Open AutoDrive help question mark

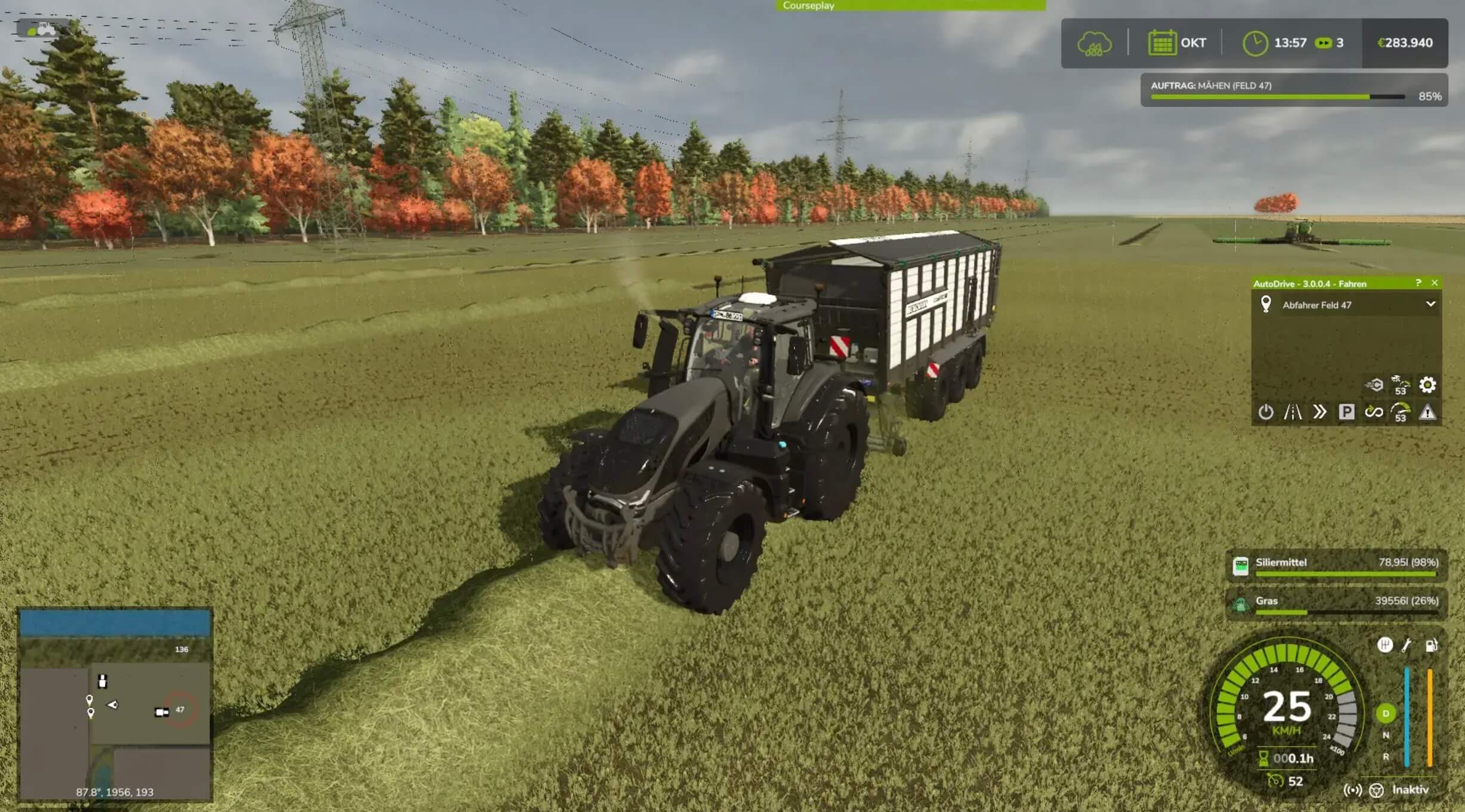click(x=1418, y=283)
